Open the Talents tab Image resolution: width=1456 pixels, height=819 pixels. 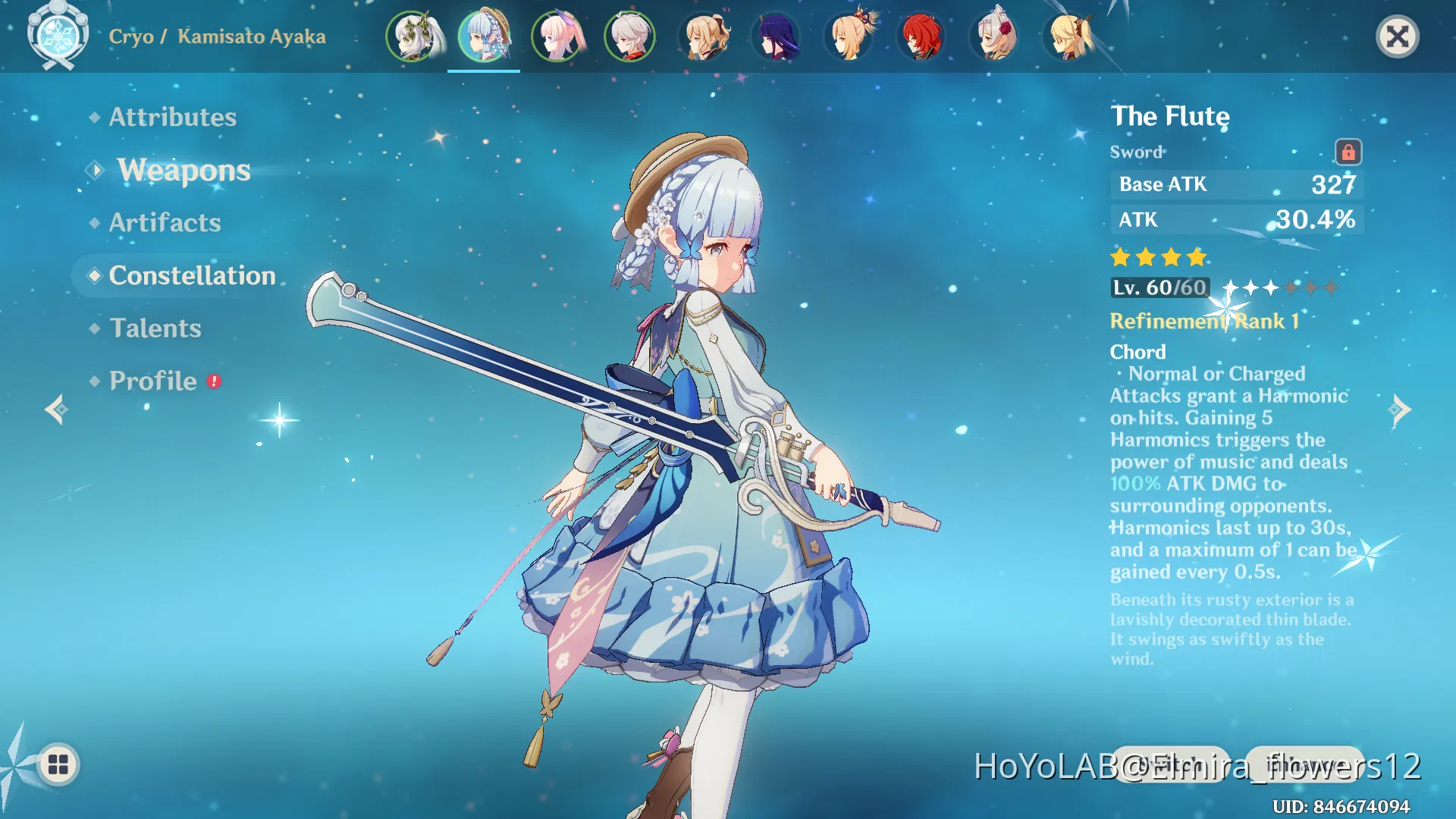click(155, 328)
